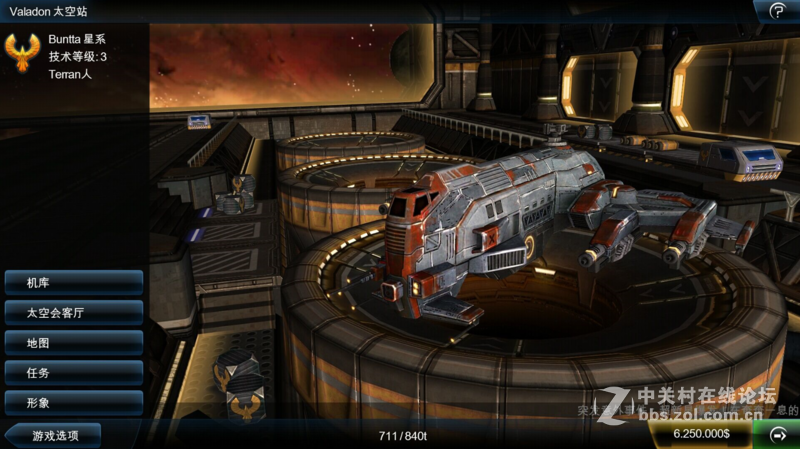Enter the 太空会客厅 space lounge
This screenshot has height=449, width=800.
(x=73, y=313)
